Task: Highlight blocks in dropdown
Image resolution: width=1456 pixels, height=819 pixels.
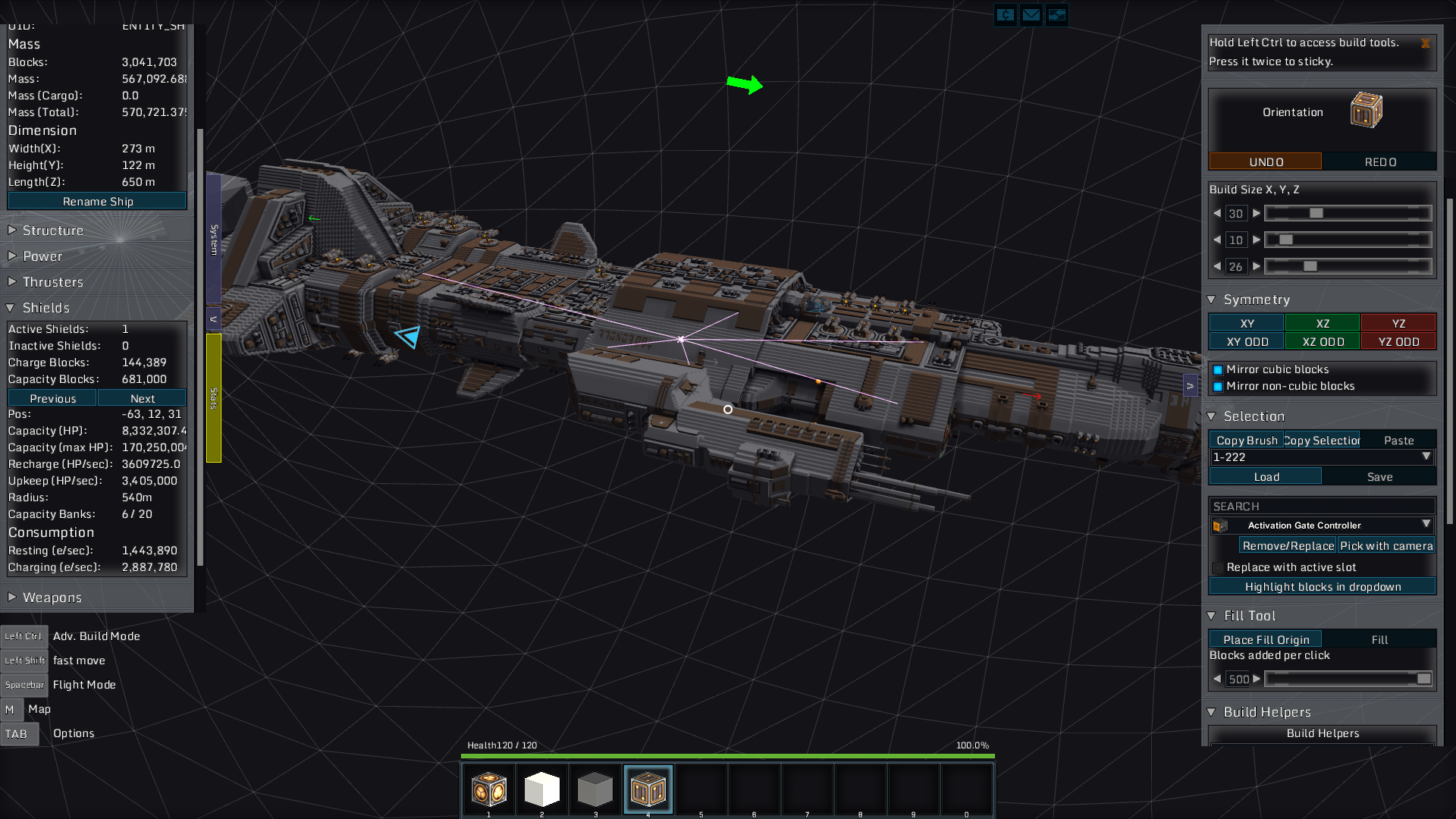Action: pos(1322,586)
